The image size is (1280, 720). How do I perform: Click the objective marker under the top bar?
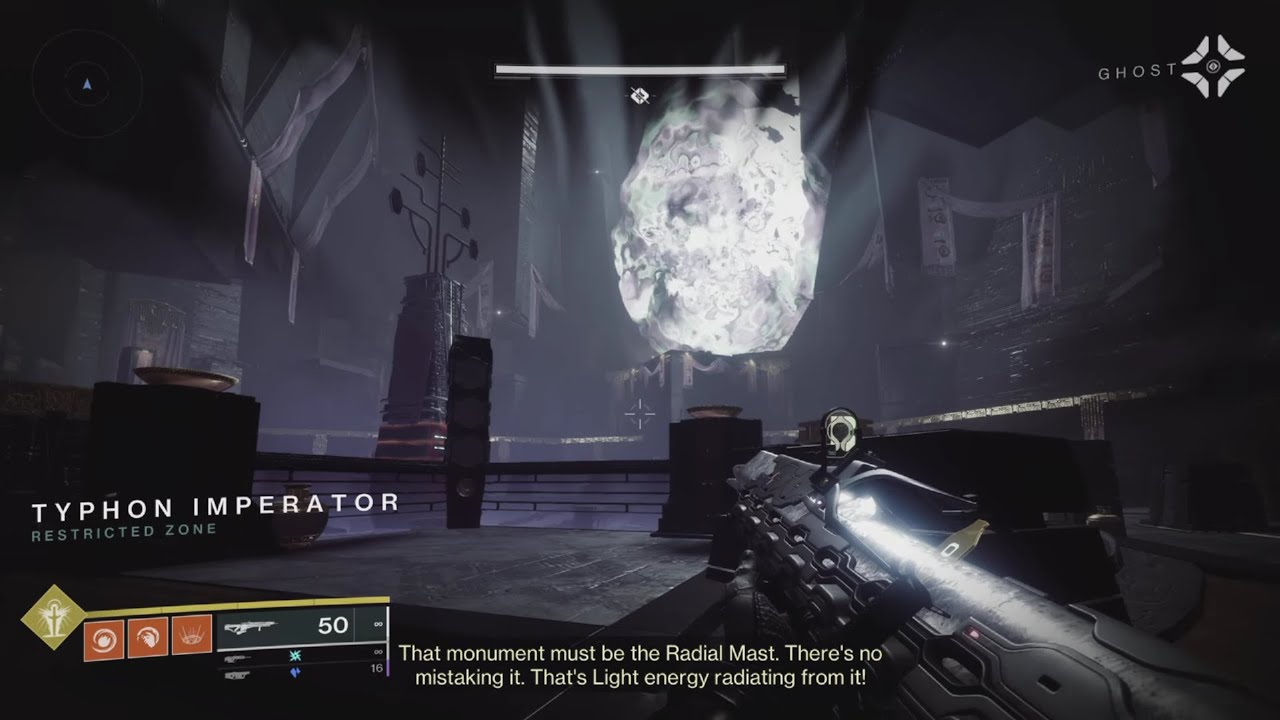(640, 96)
